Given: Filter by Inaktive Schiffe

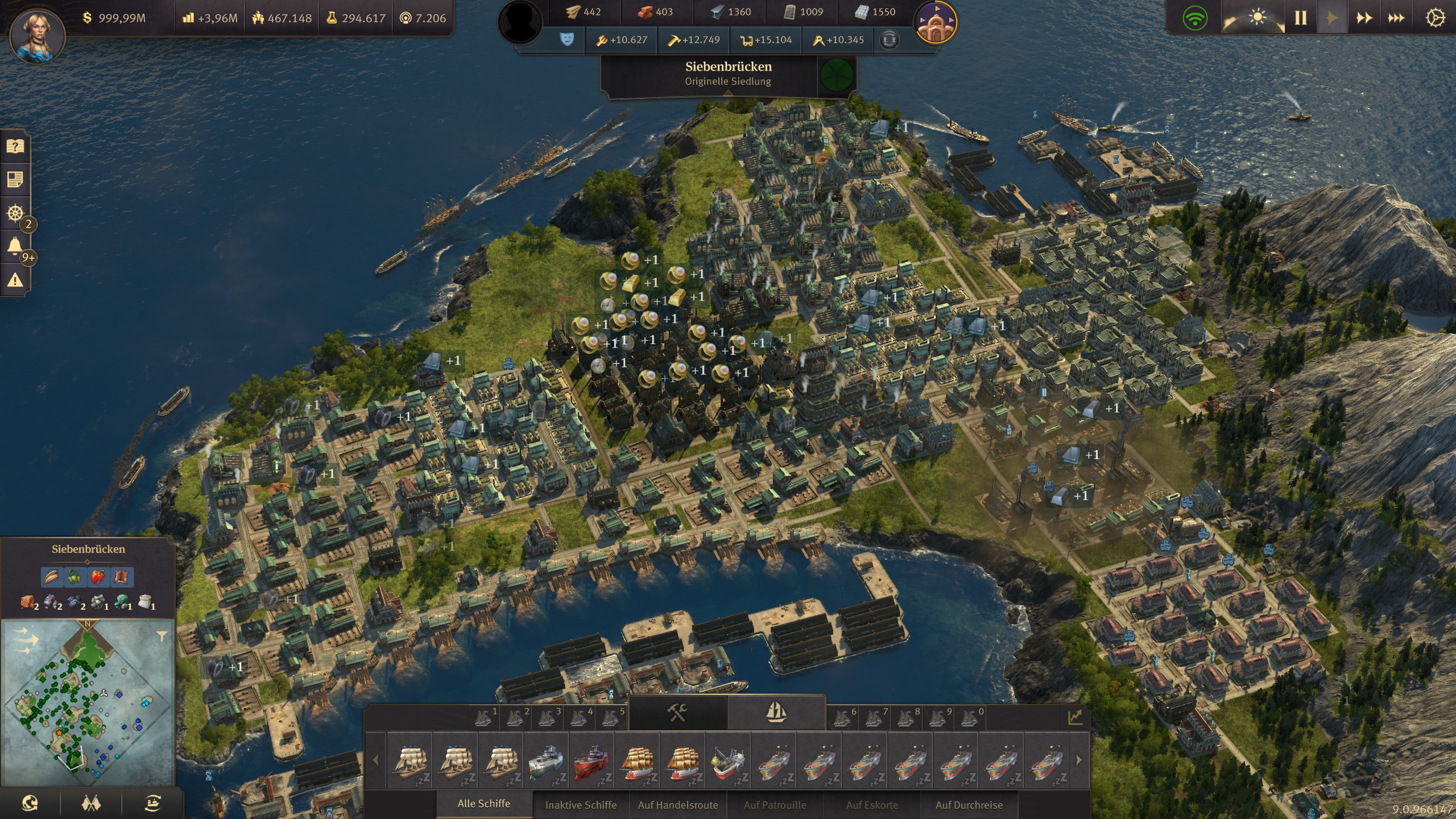Looking at the screenshot, I should (581, 805).
